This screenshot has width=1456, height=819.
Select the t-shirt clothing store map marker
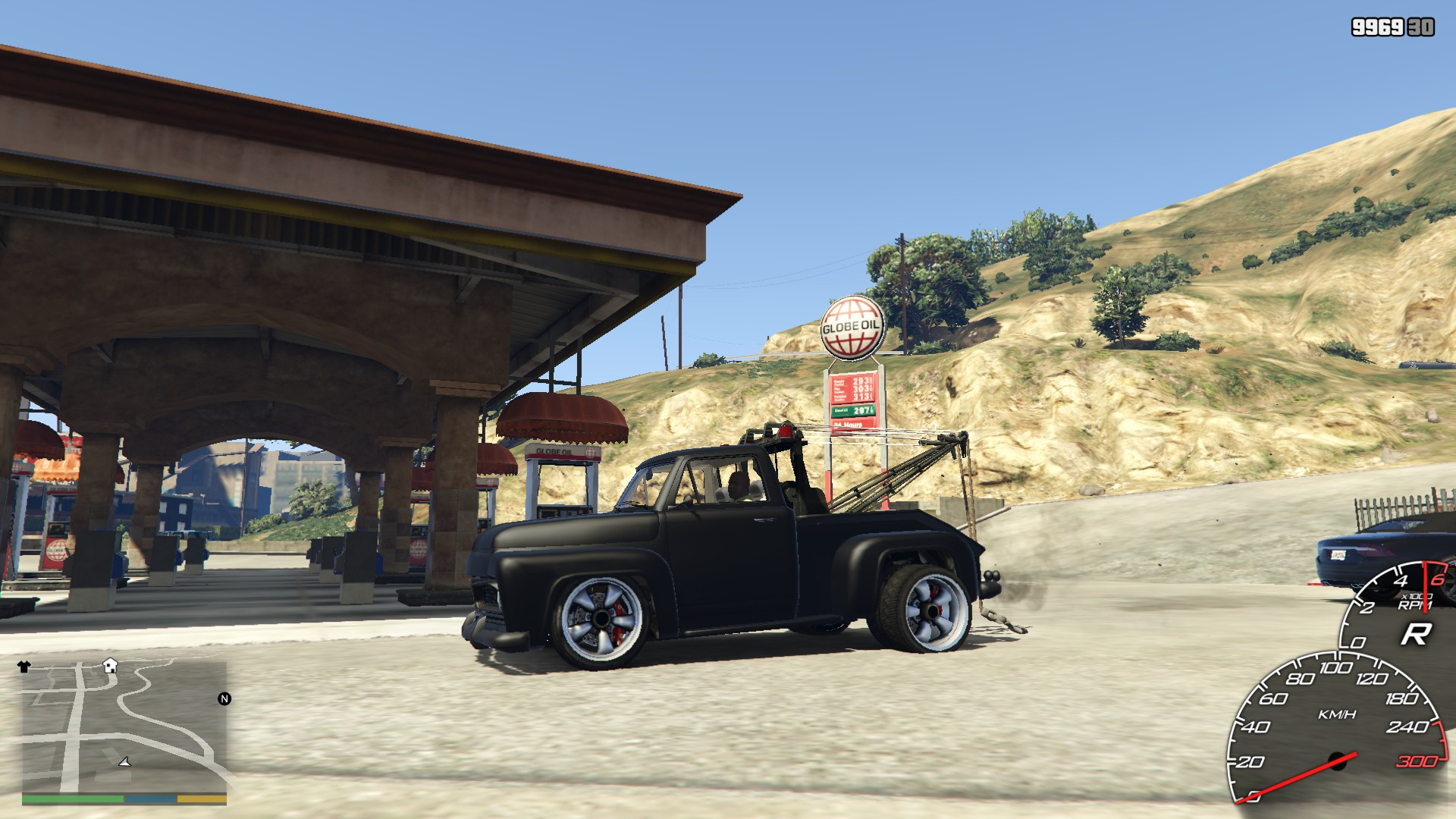(24, 667)
